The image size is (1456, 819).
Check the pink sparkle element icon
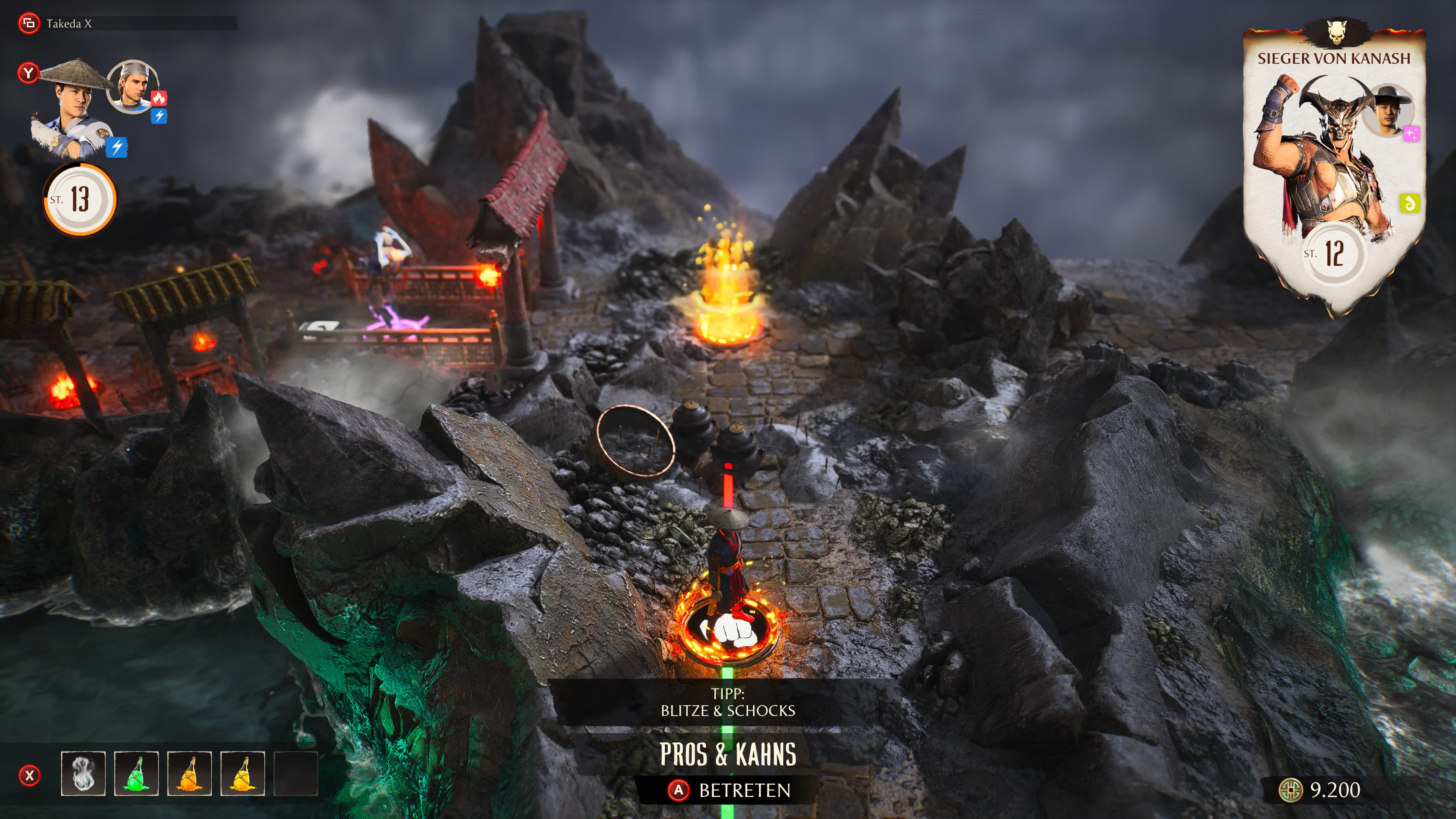(1411, 134)
